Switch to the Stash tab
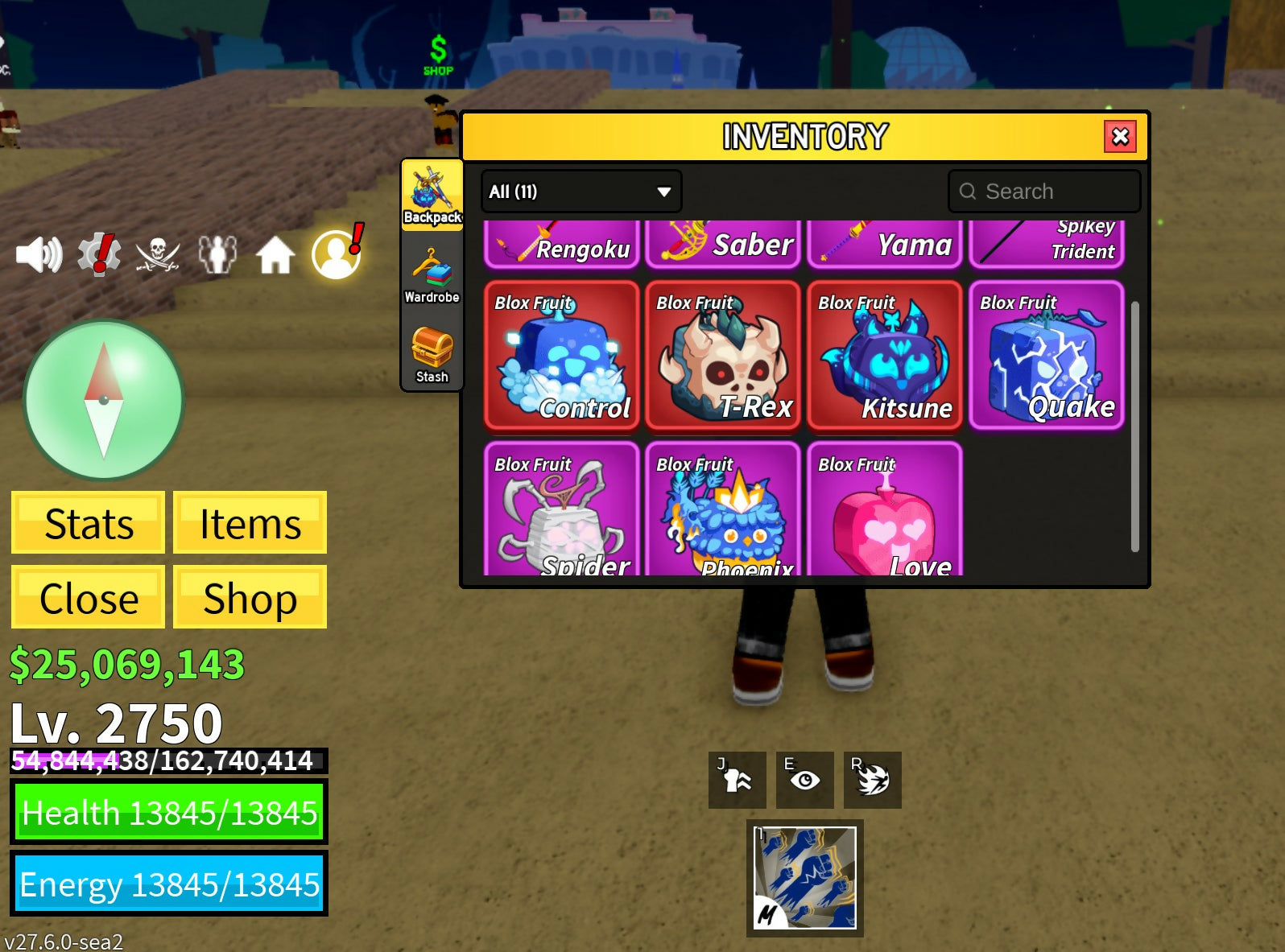This screenshot has height=952, width=1285. coord(432,355)
